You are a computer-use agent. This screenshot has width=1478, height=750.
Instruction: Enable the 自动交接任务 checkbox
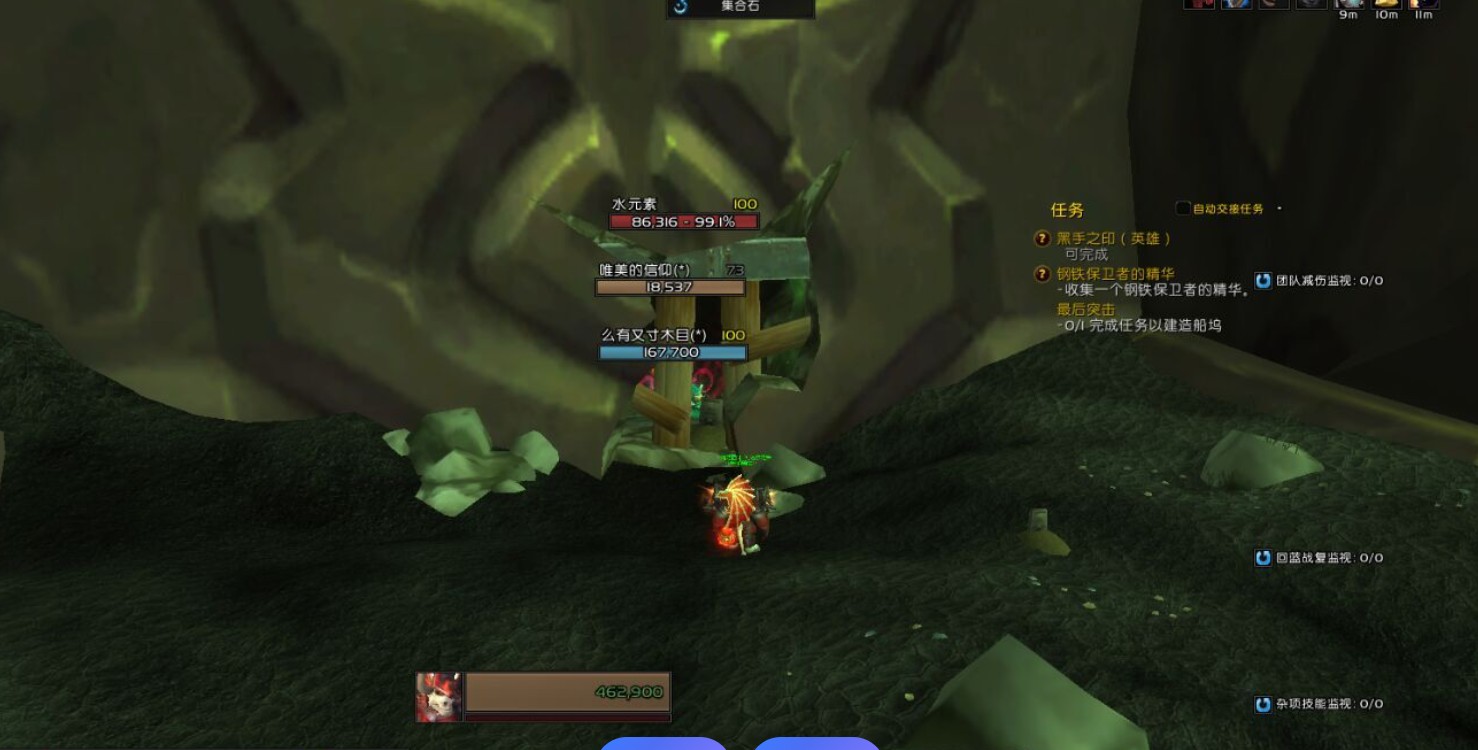click(1182, 208)
